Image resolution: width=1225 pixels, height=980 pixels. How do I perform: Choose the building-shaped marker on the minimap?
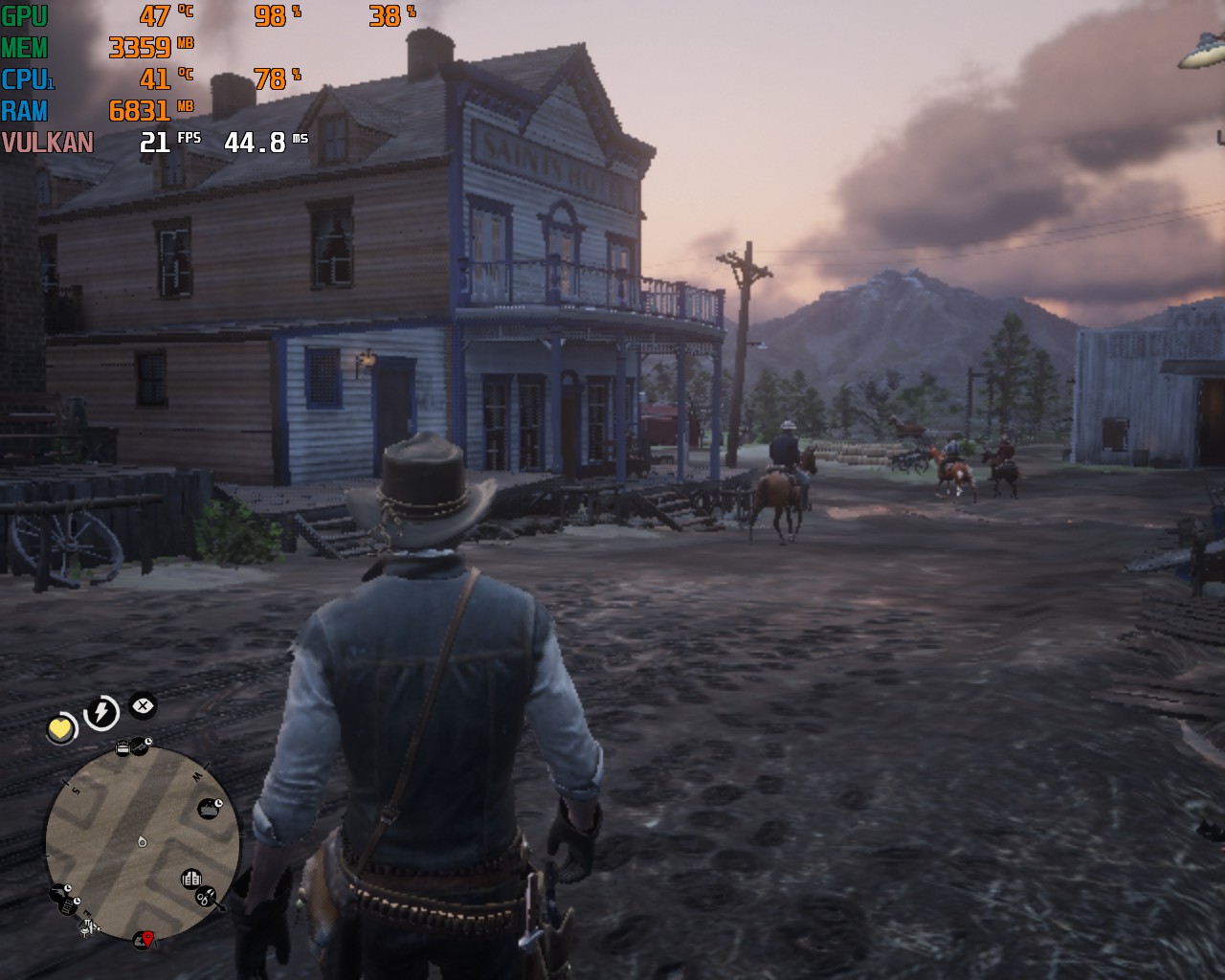[x=190, y=878]
